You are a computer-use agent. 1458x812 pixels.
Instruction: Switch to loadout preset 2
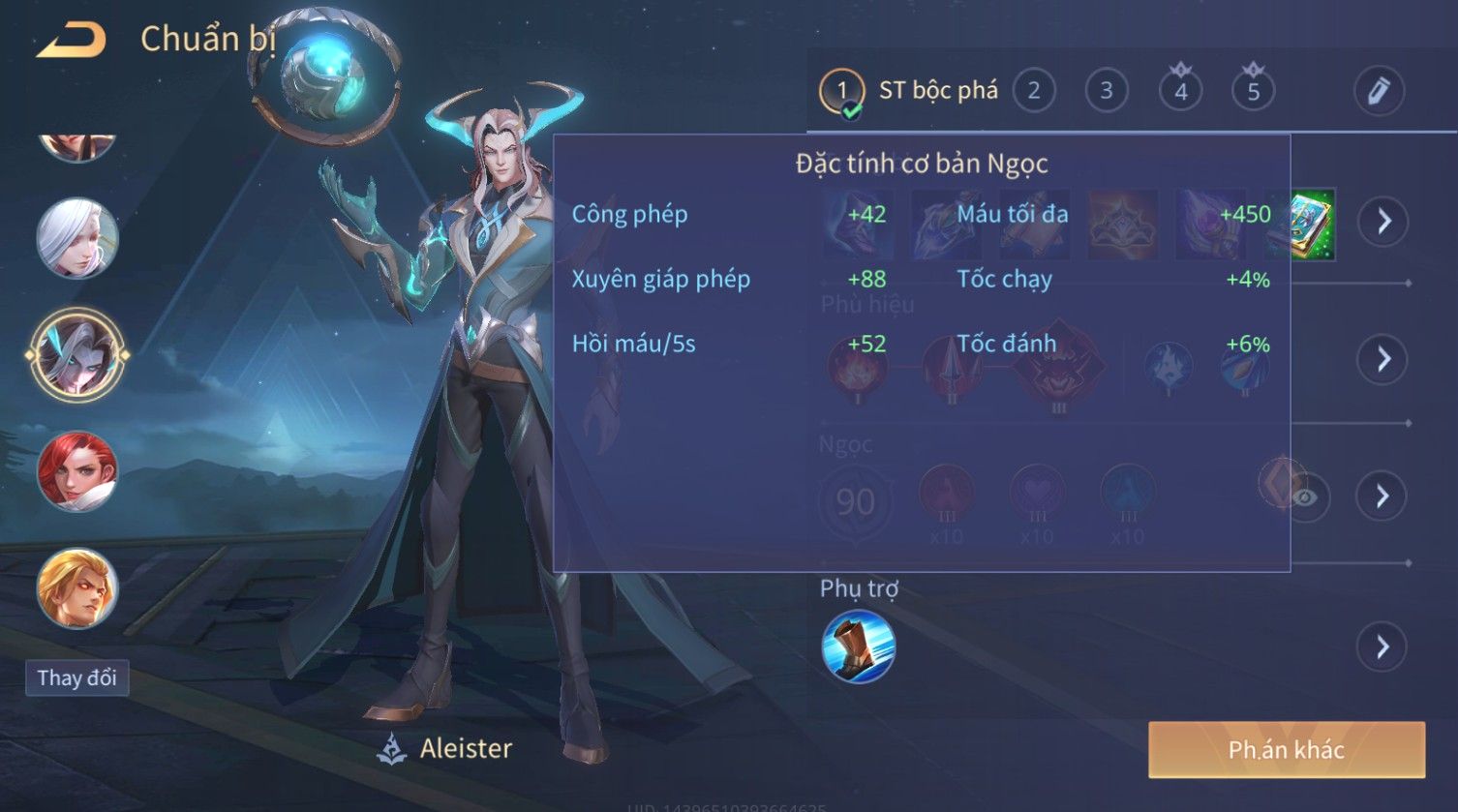click(x=1033, y=91)
